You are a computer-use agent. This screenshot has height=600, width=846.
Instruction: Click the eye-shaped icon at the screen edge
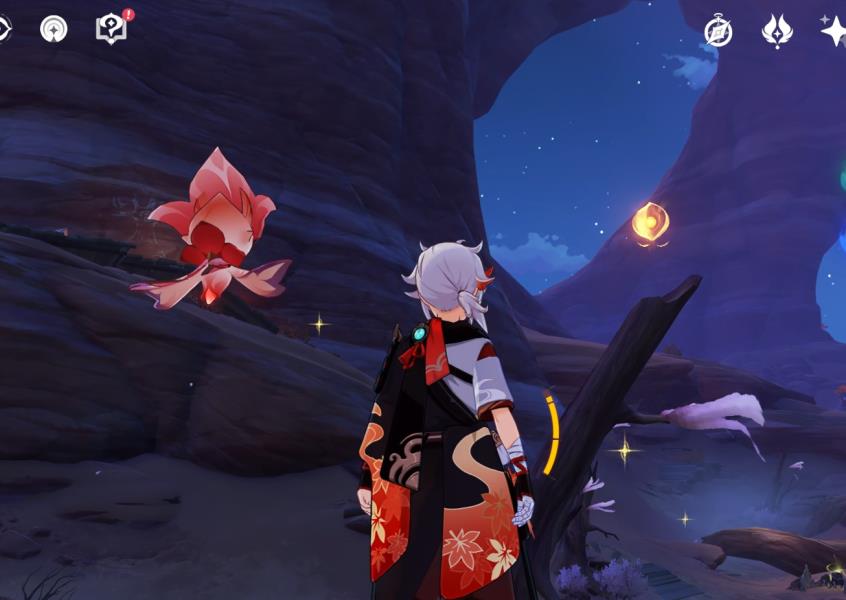[3, 29]
